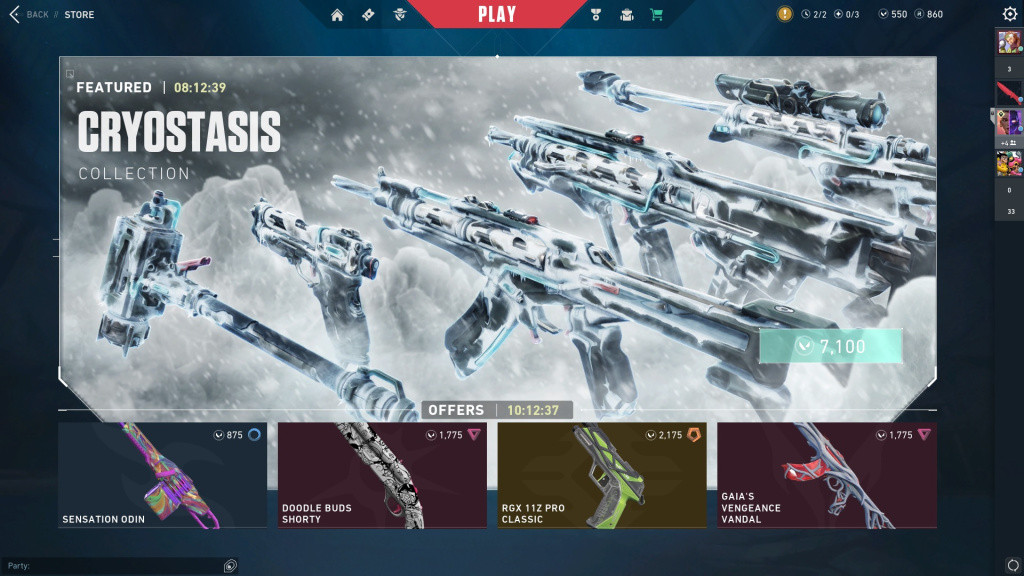1024x576 pixels.
Task: Open the top friend avatar in social panel
Action: click(1008, 42)
